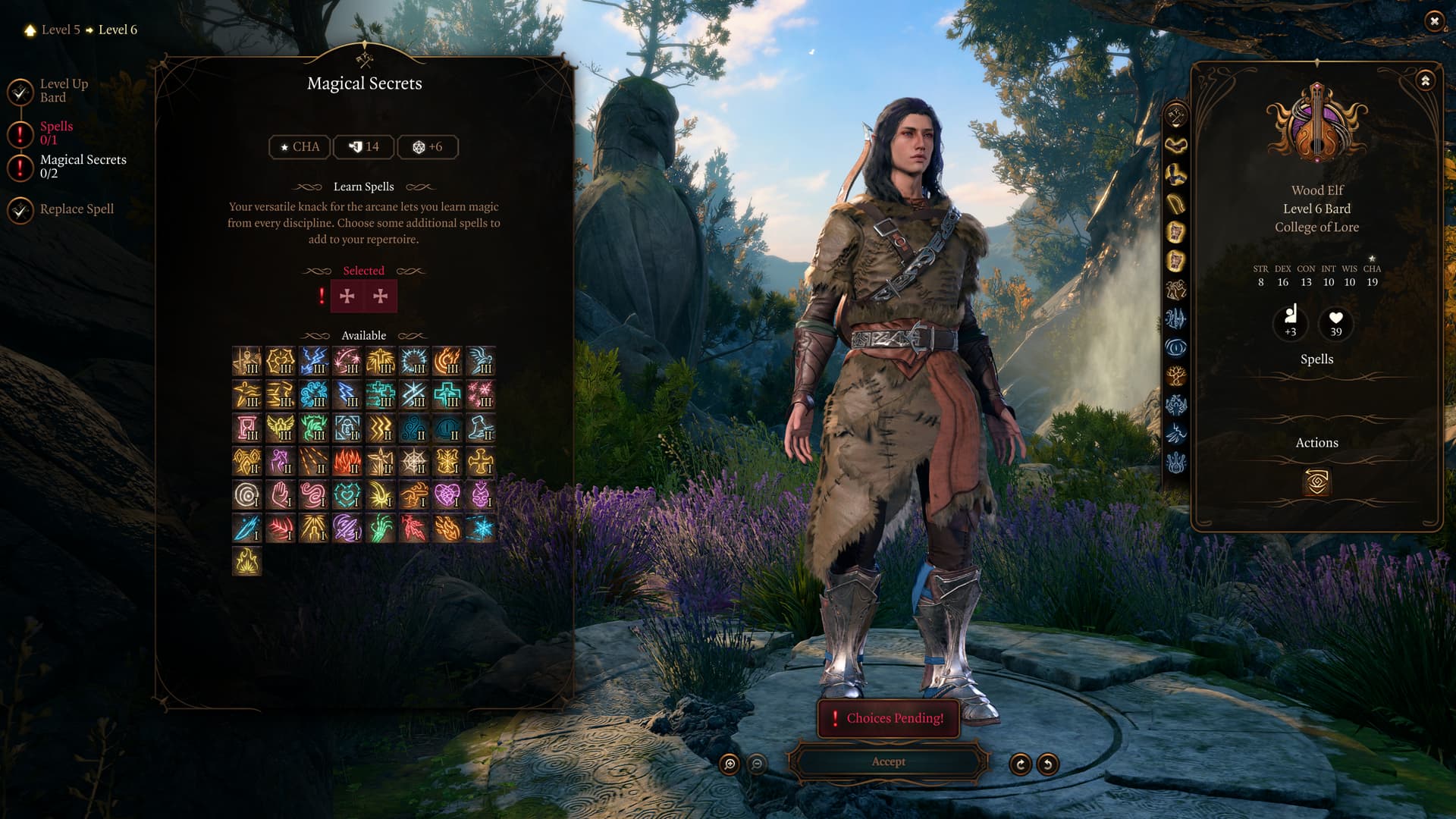This screenshot has height=819, width=1456.
Task: Select the golden cross level I spell
Action: pyautogui.click(x=481, y=461)
